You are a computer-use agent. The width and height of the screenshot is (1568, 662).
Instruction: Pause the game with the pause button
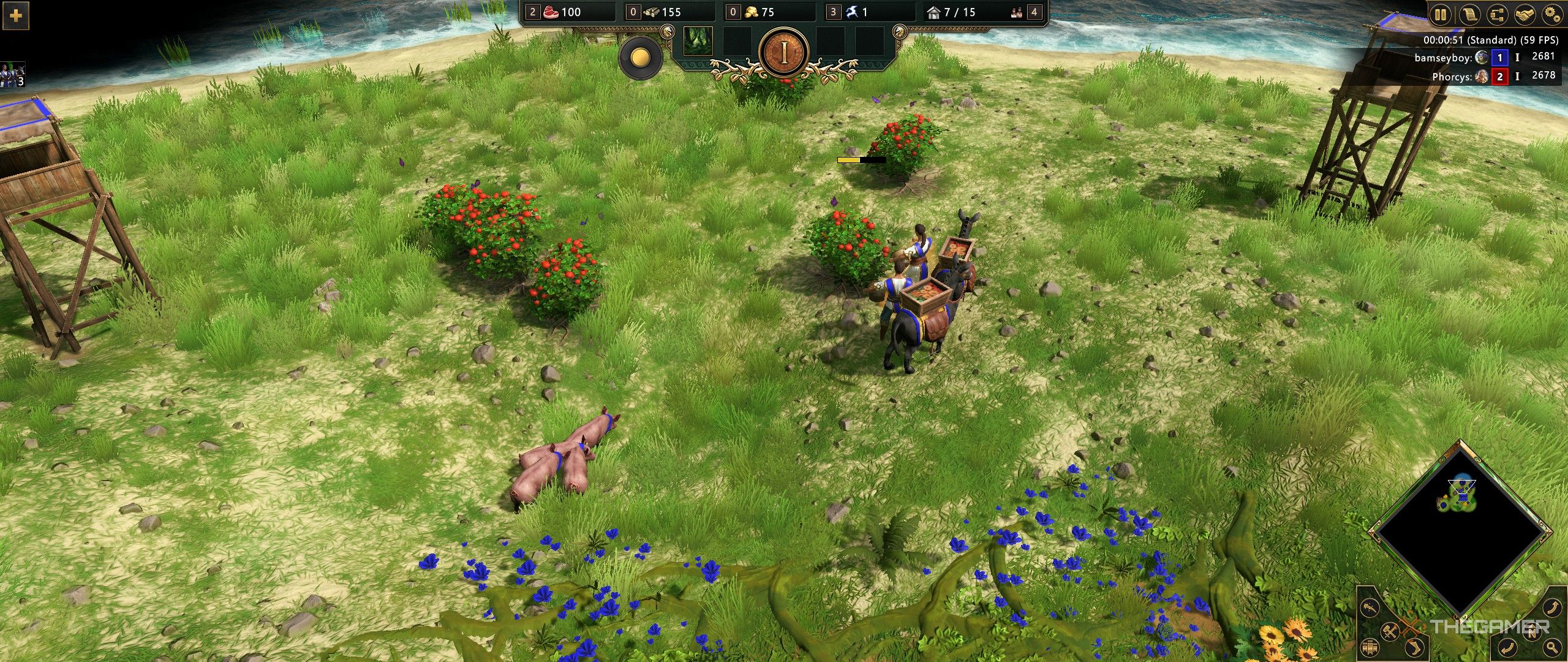[x=1440, y=14]
